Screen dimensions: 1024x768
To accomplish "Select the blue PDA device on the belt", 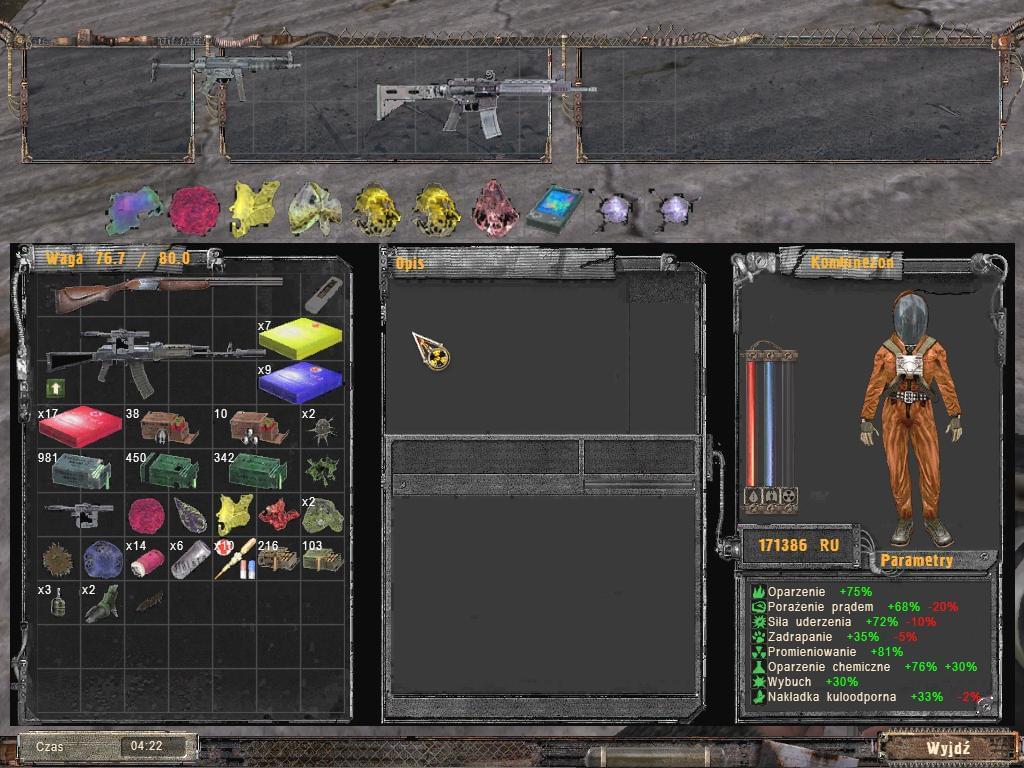I will click(x=553, y=208).
